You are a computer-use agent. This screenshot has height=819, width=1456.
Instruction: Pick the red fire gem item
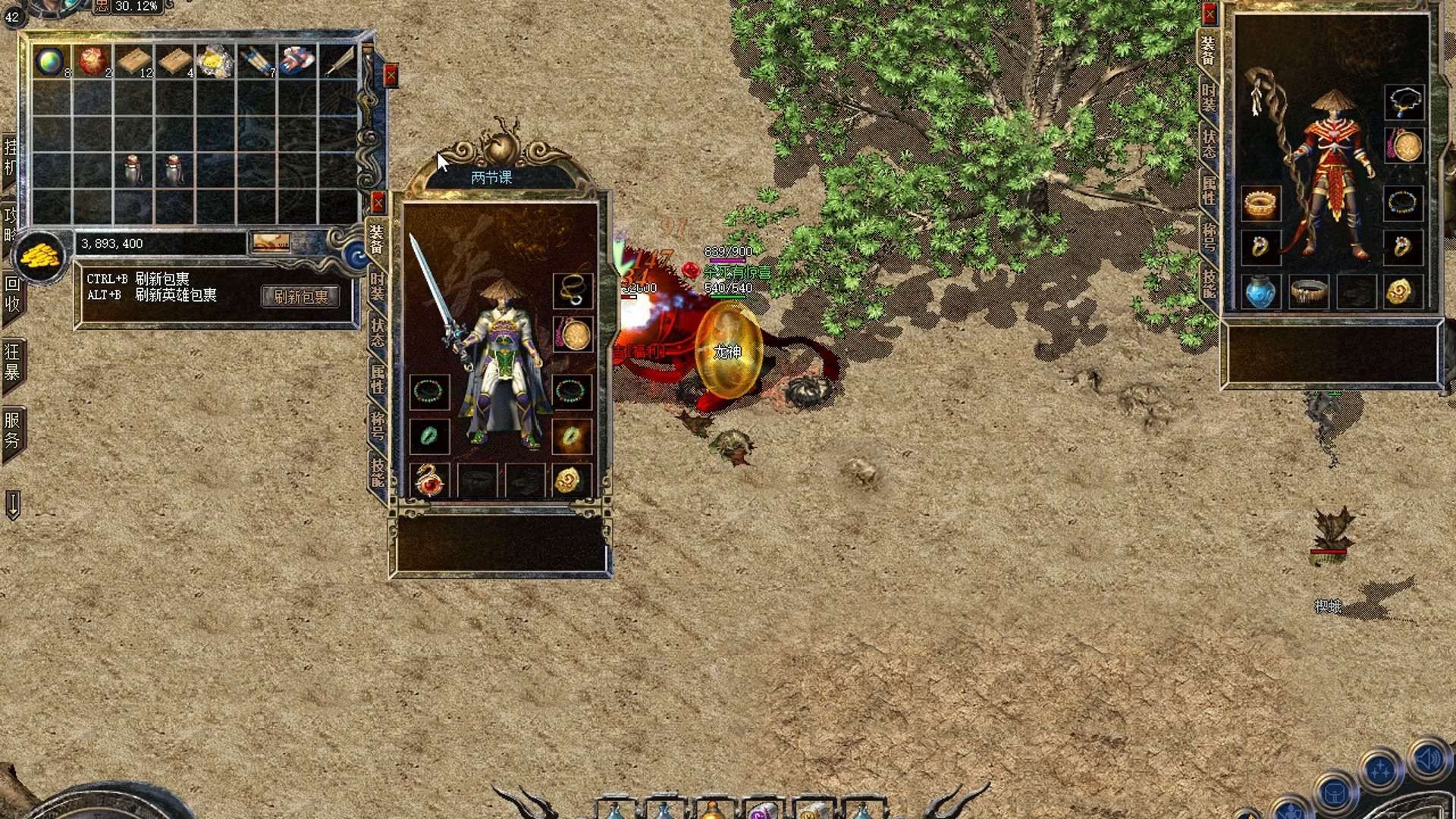[x=93, y=61]
